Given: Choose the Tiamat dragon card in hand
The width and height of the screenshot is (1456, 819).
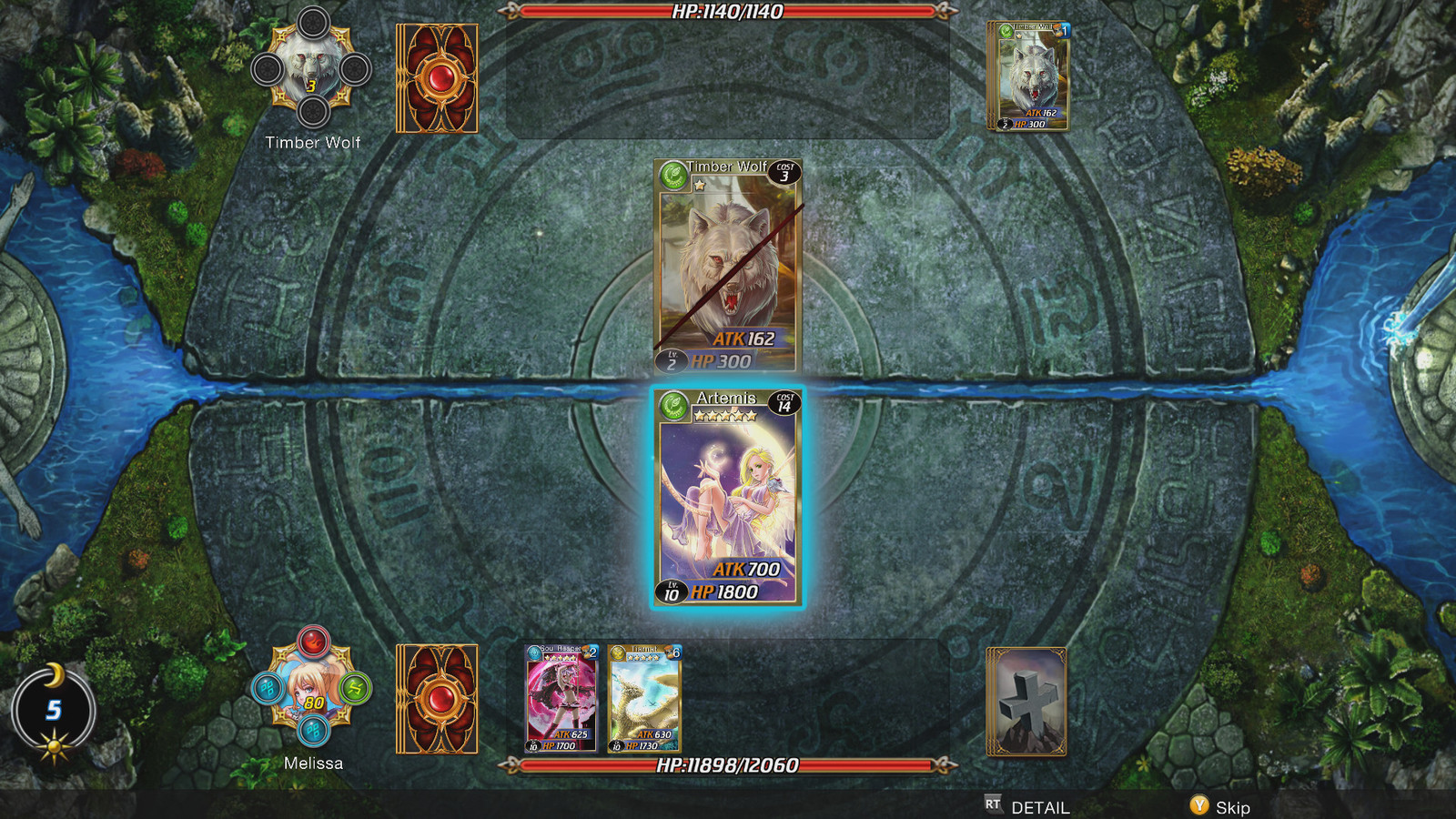Looking at the screenshot, I should [644, 699].
